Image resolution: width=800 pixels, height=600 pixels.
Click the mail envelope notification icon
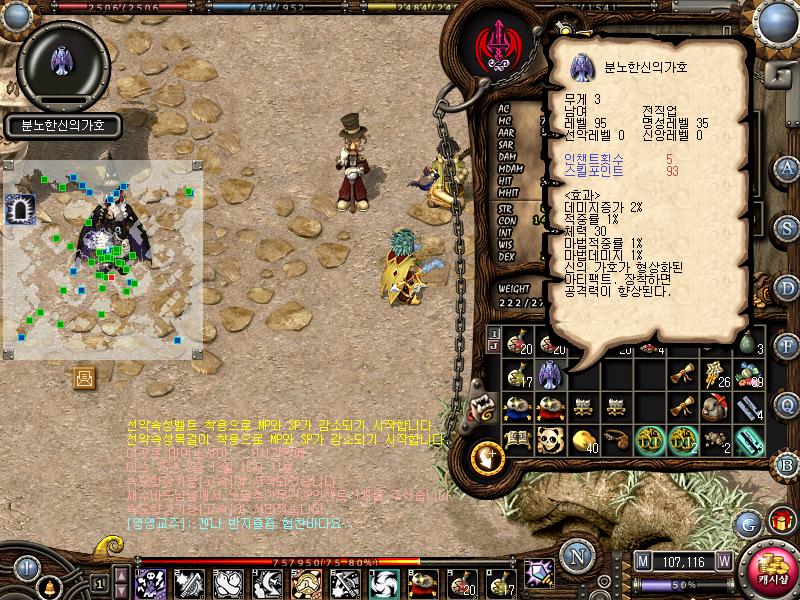click(x=84, y=377)
